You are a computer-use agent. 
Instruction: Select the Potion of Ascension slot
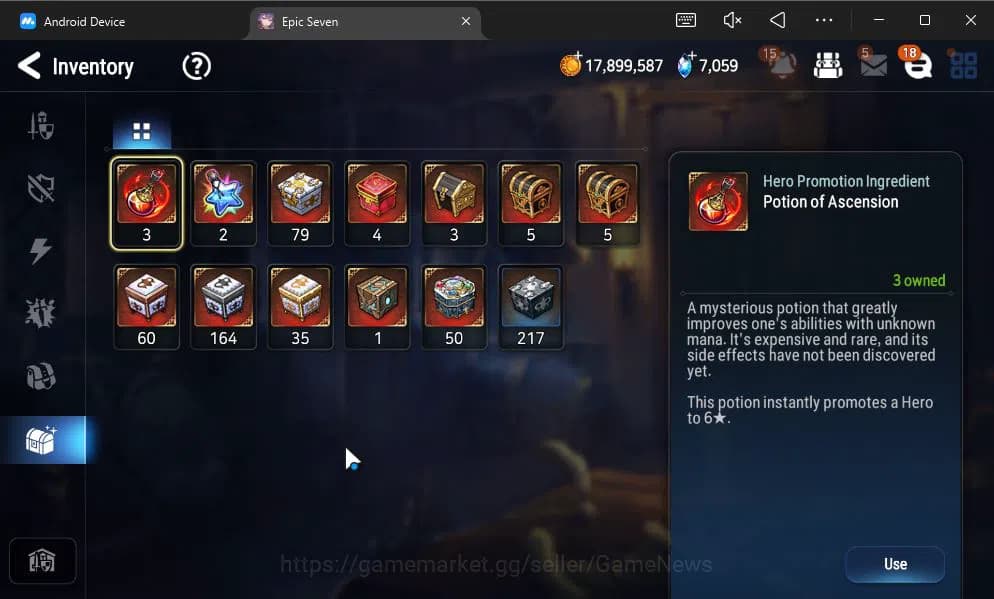(146, 203)
